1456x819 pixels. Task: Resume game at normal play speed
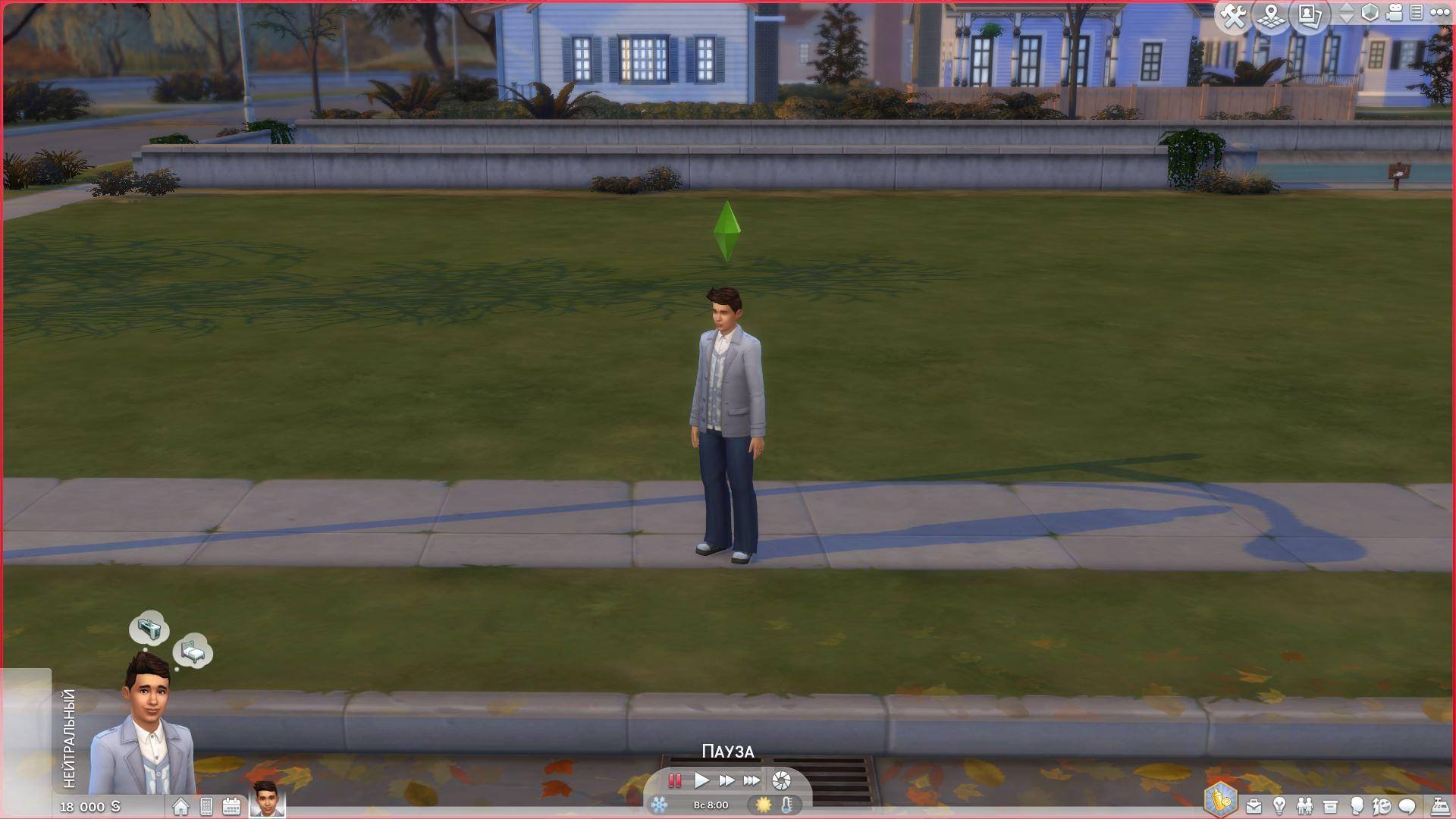point(701,780)
